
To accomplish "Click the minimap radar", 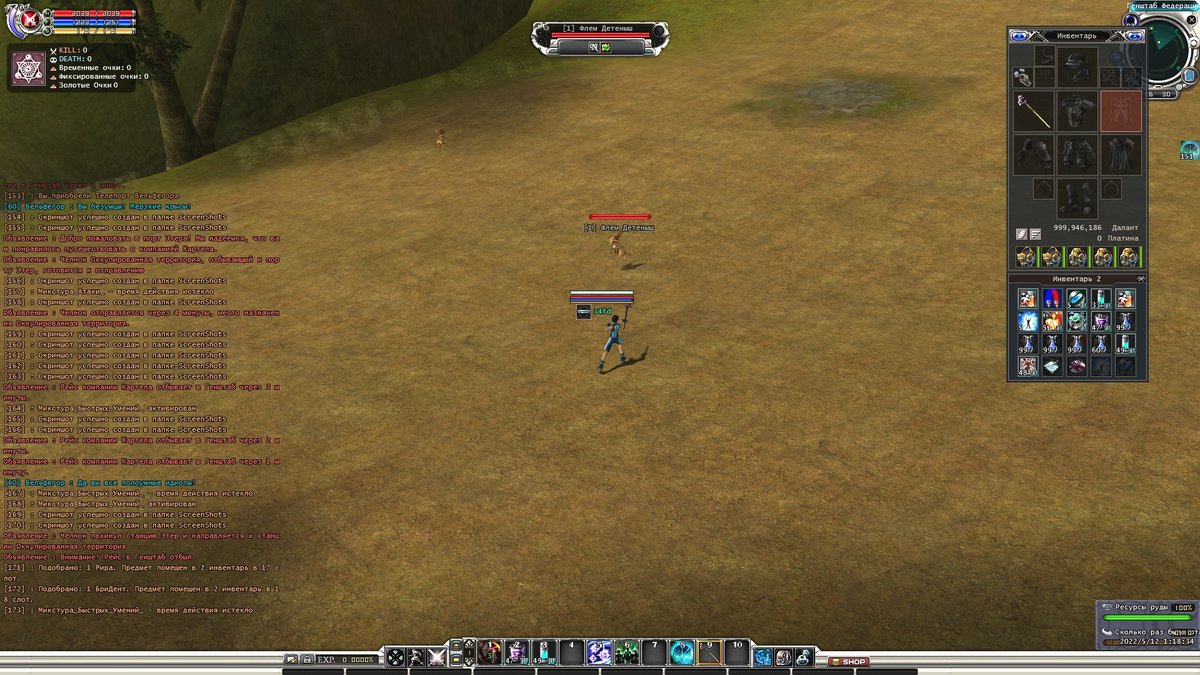I will pos(1167,52).
